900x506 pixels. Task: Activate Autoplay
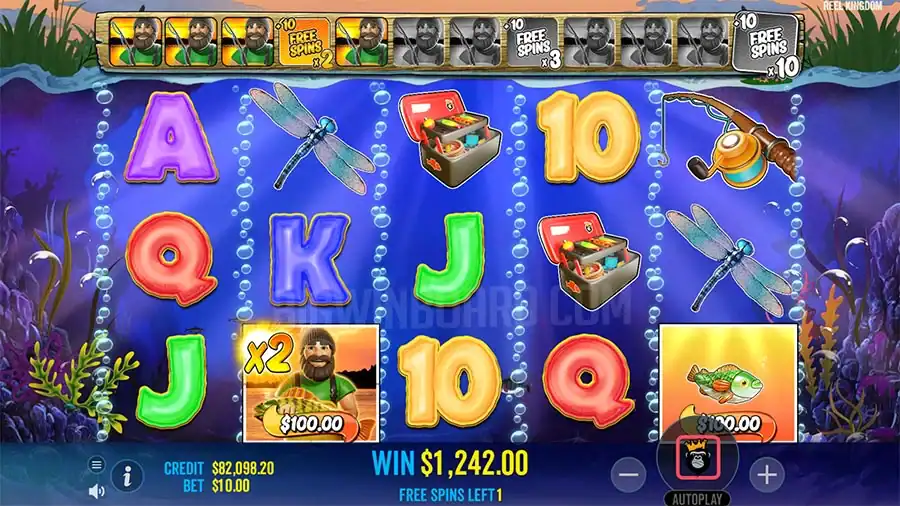tap(696, 497)
